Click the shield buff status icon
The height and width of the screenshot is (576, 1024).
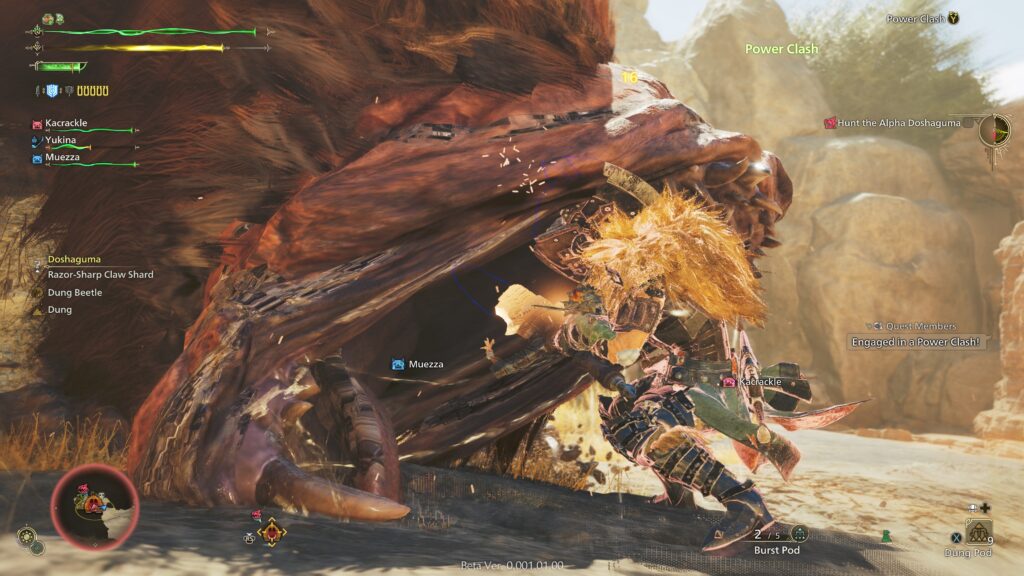53,91
